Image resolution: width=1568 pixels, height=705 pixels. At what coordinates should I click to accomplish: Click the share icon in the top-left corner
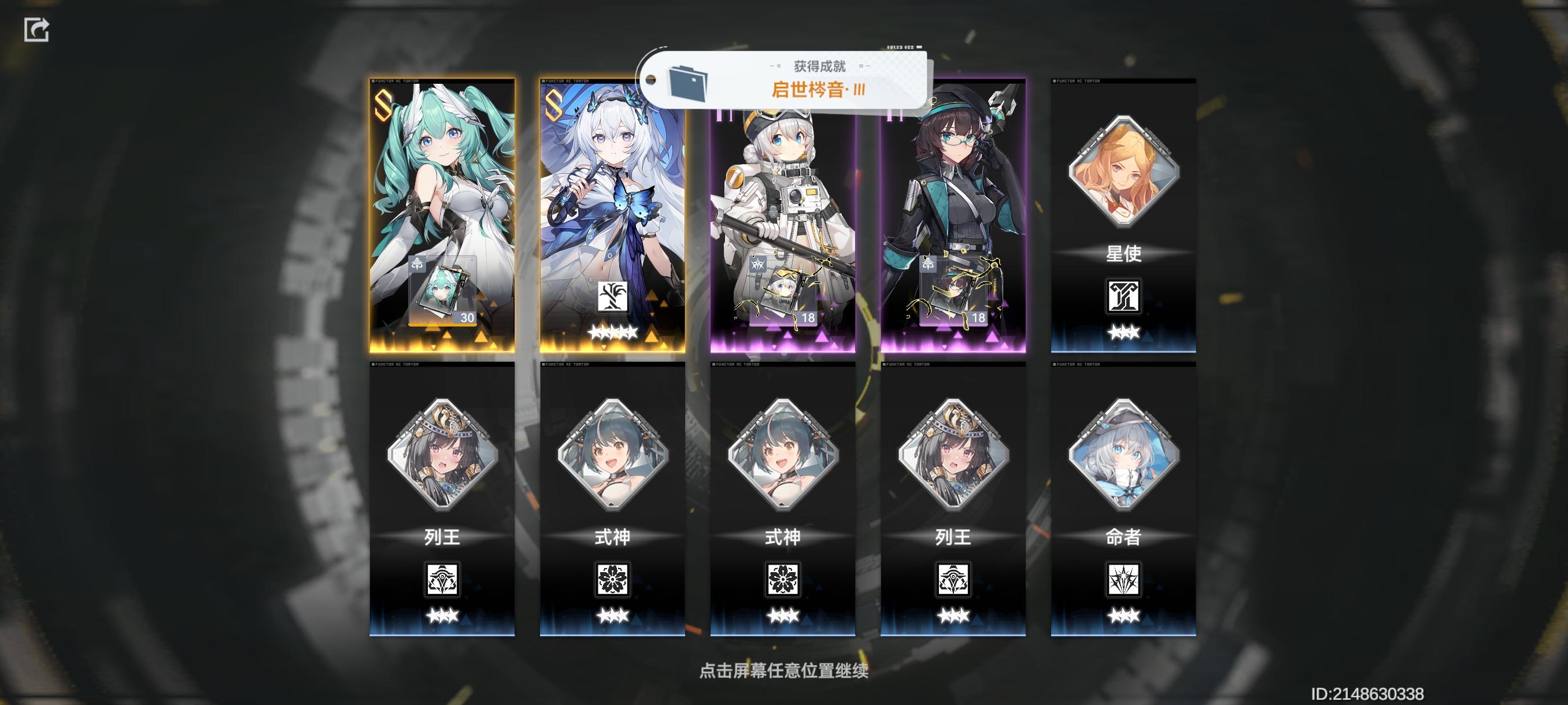(36, 28)
